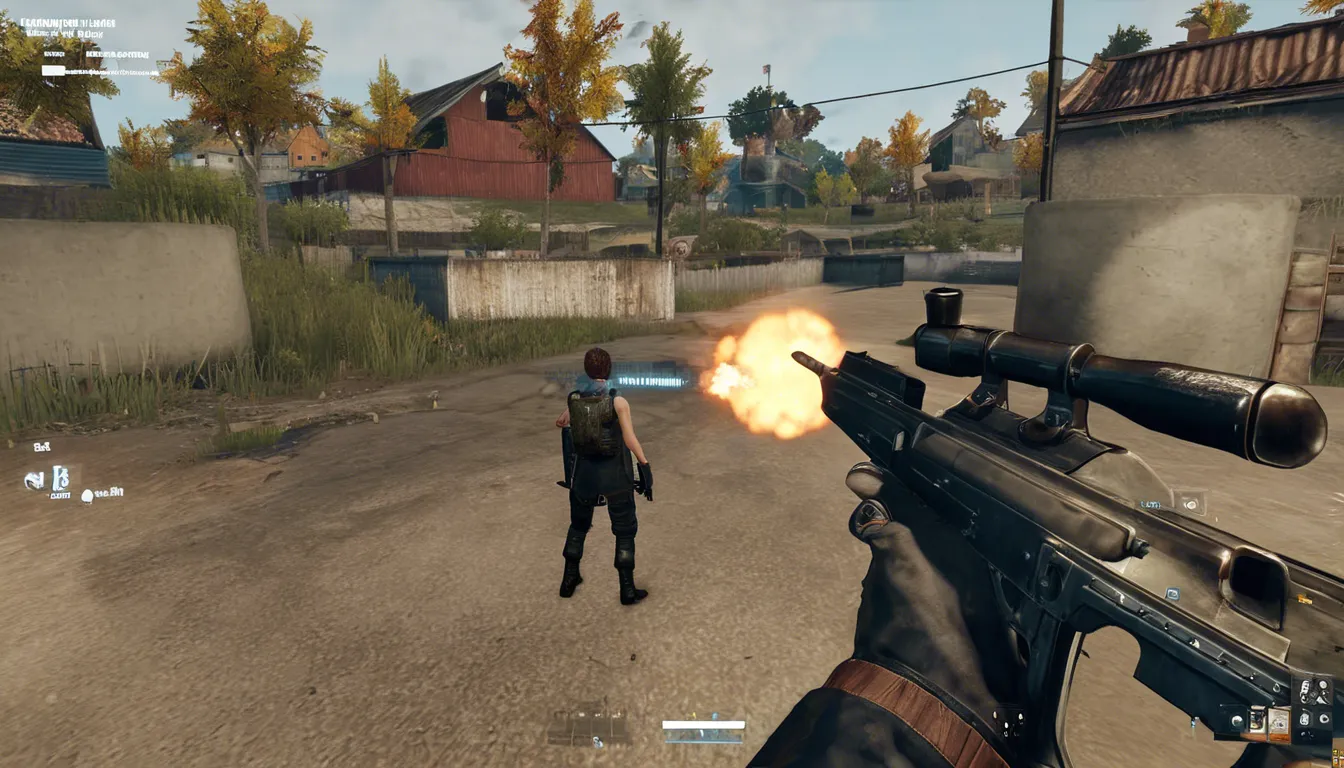The height and width of the screenshot is (768, 1344).
Task: Open the dark equipment slot panel at bottom
Action: coord(590,727)
